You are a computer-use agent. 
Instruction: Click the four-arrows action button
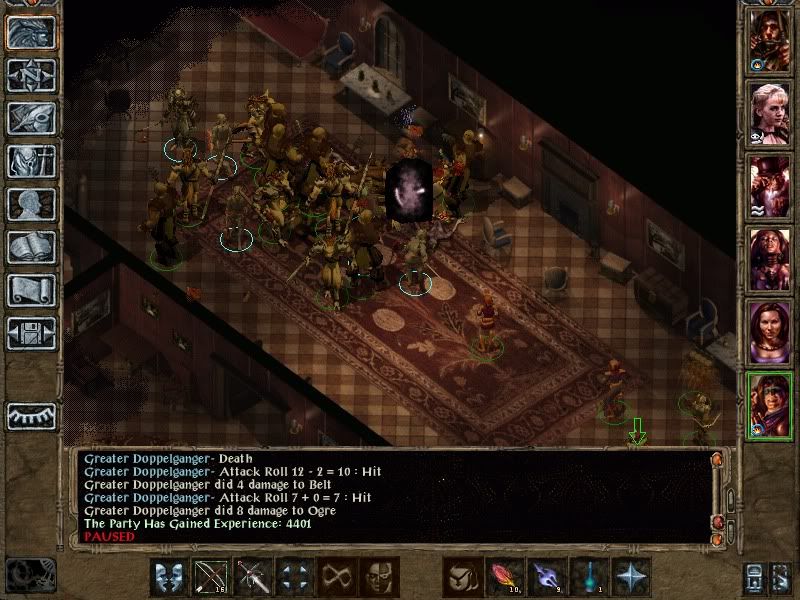click(295, 577)
